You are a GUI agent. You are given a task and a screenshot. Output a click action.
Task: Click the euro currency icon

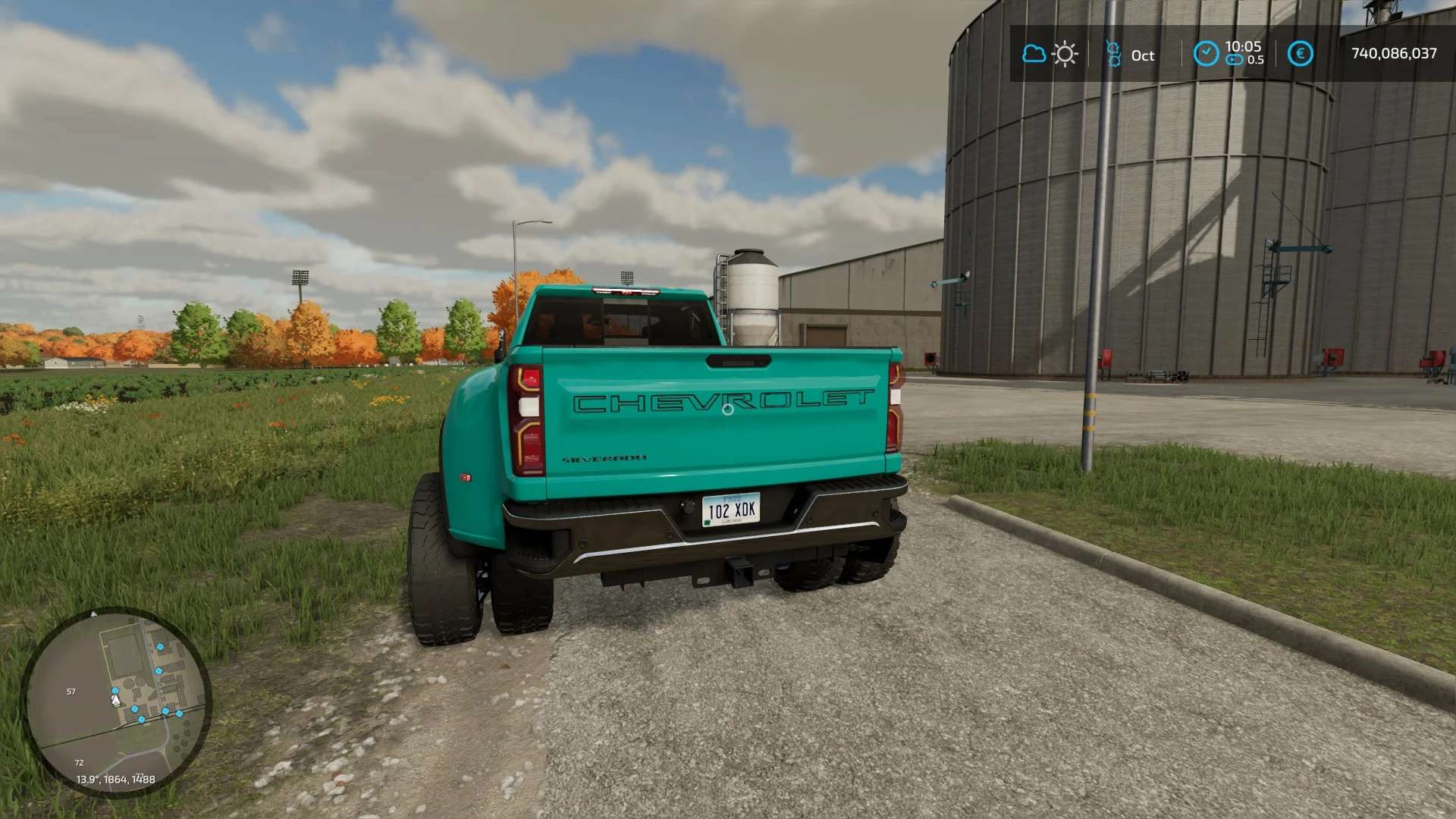(1300, 53)
